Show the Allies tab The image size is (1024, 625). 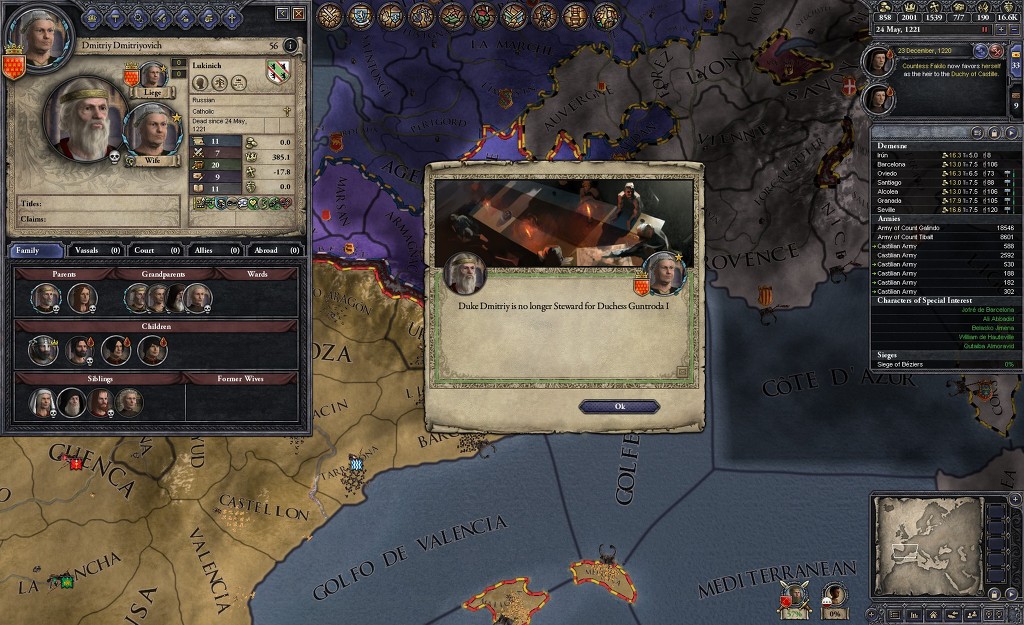[x=211, y=250]
